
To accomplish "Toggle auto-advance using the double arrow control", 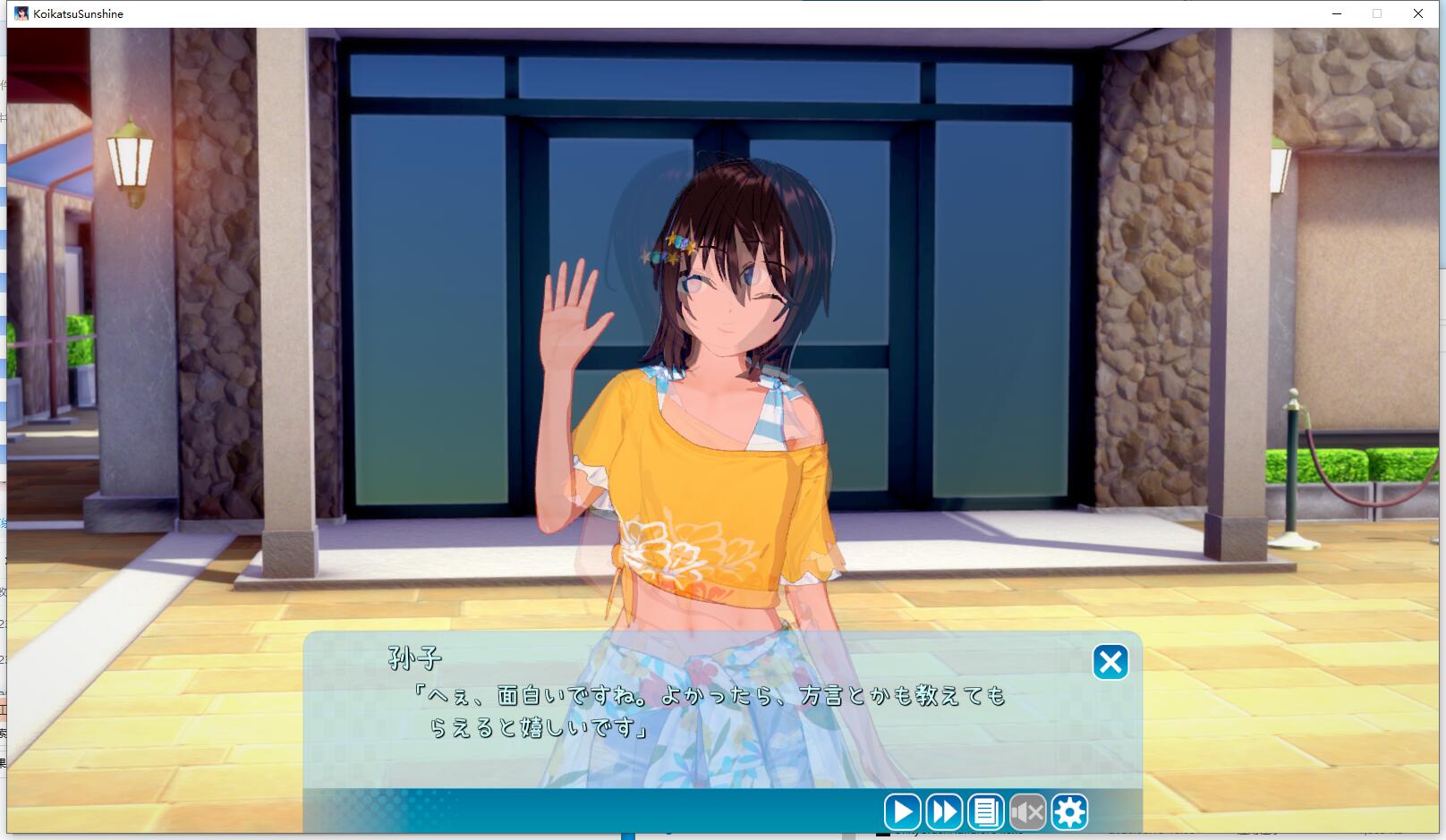I will (943, 812).
